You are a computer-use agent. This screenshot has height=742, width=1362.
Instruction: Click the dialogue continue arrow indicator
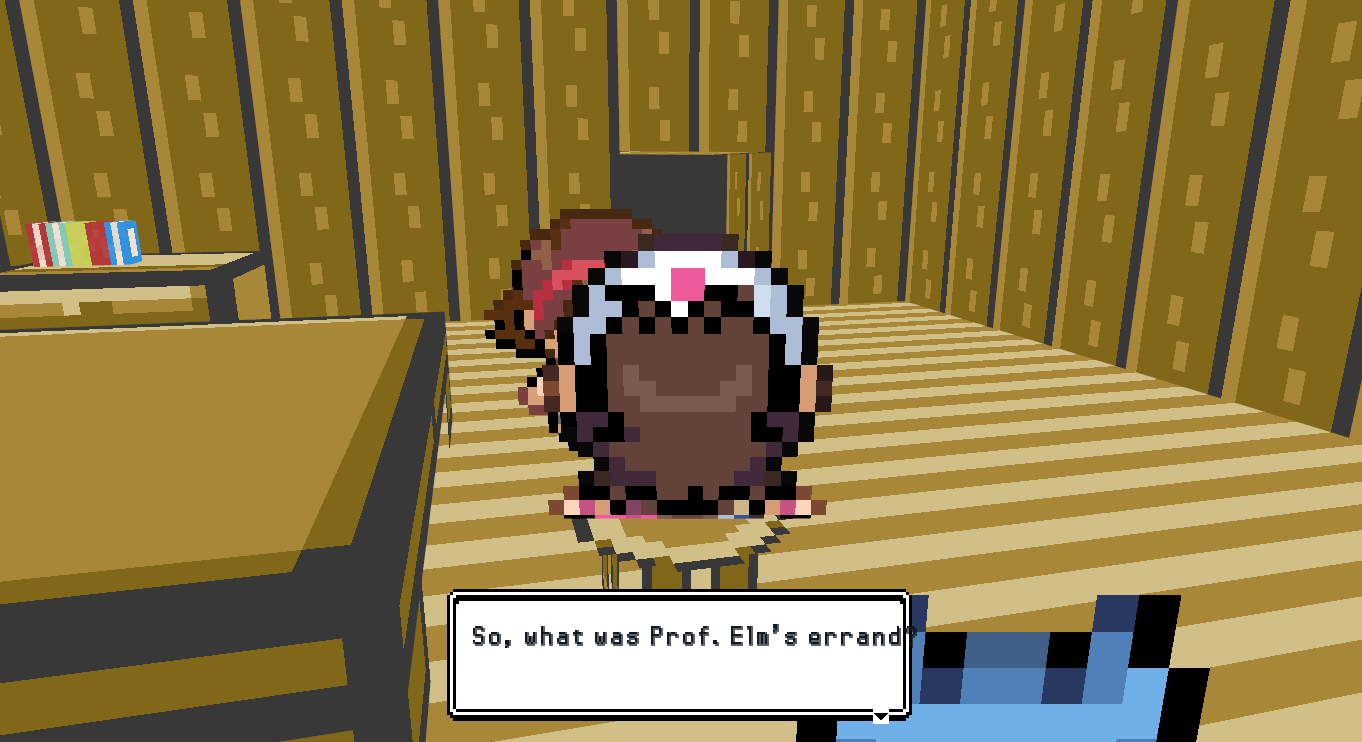point(880,715)
